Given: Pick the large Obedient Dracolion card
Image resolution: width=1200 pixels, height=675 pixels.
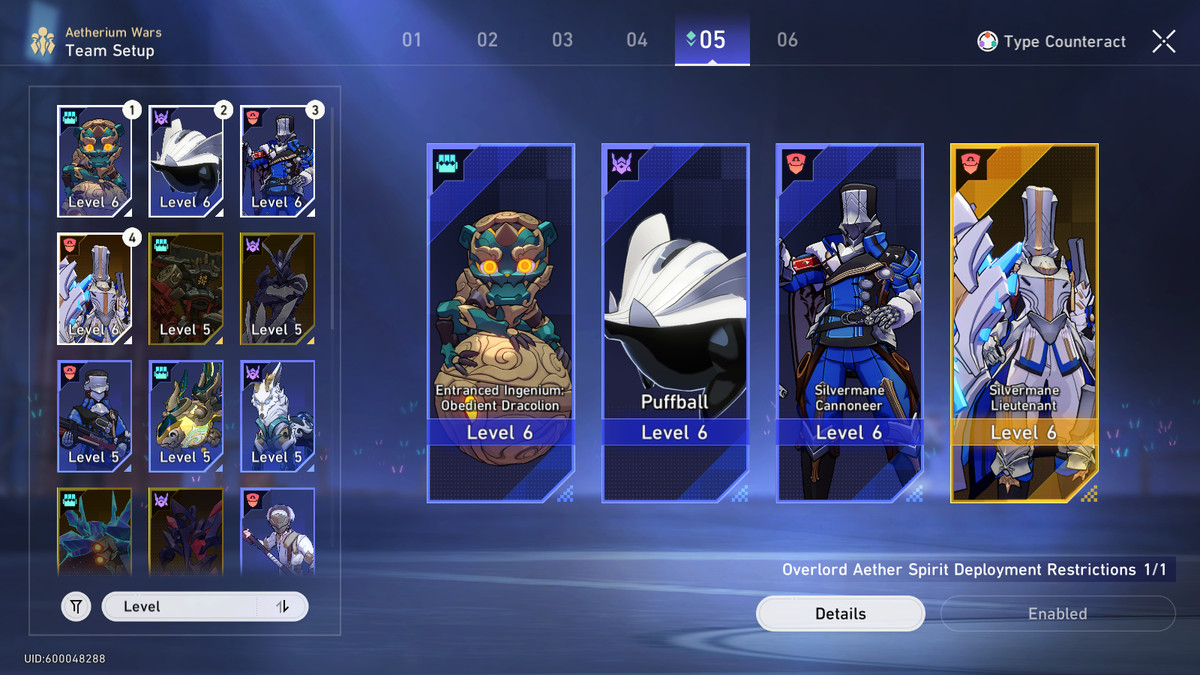Looking at the screenshot, I should tap(500, 322).
